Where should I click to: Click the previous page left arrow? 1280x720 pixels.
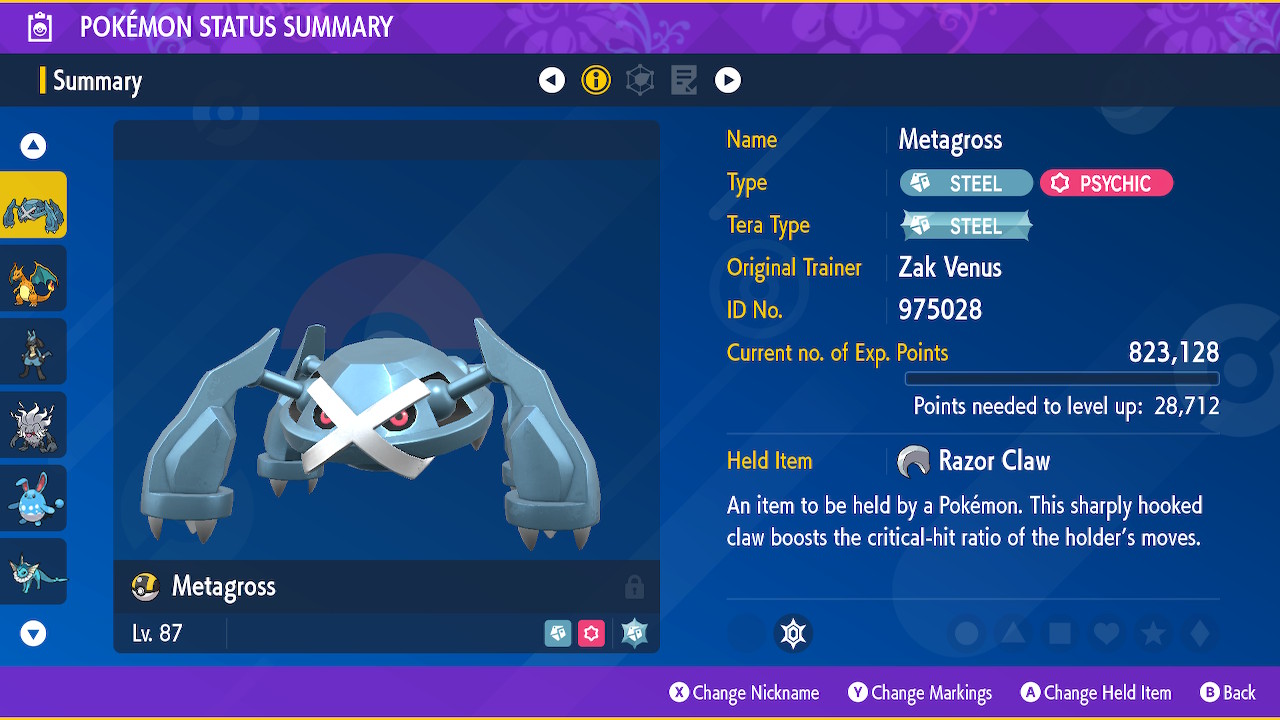point(551,80)
